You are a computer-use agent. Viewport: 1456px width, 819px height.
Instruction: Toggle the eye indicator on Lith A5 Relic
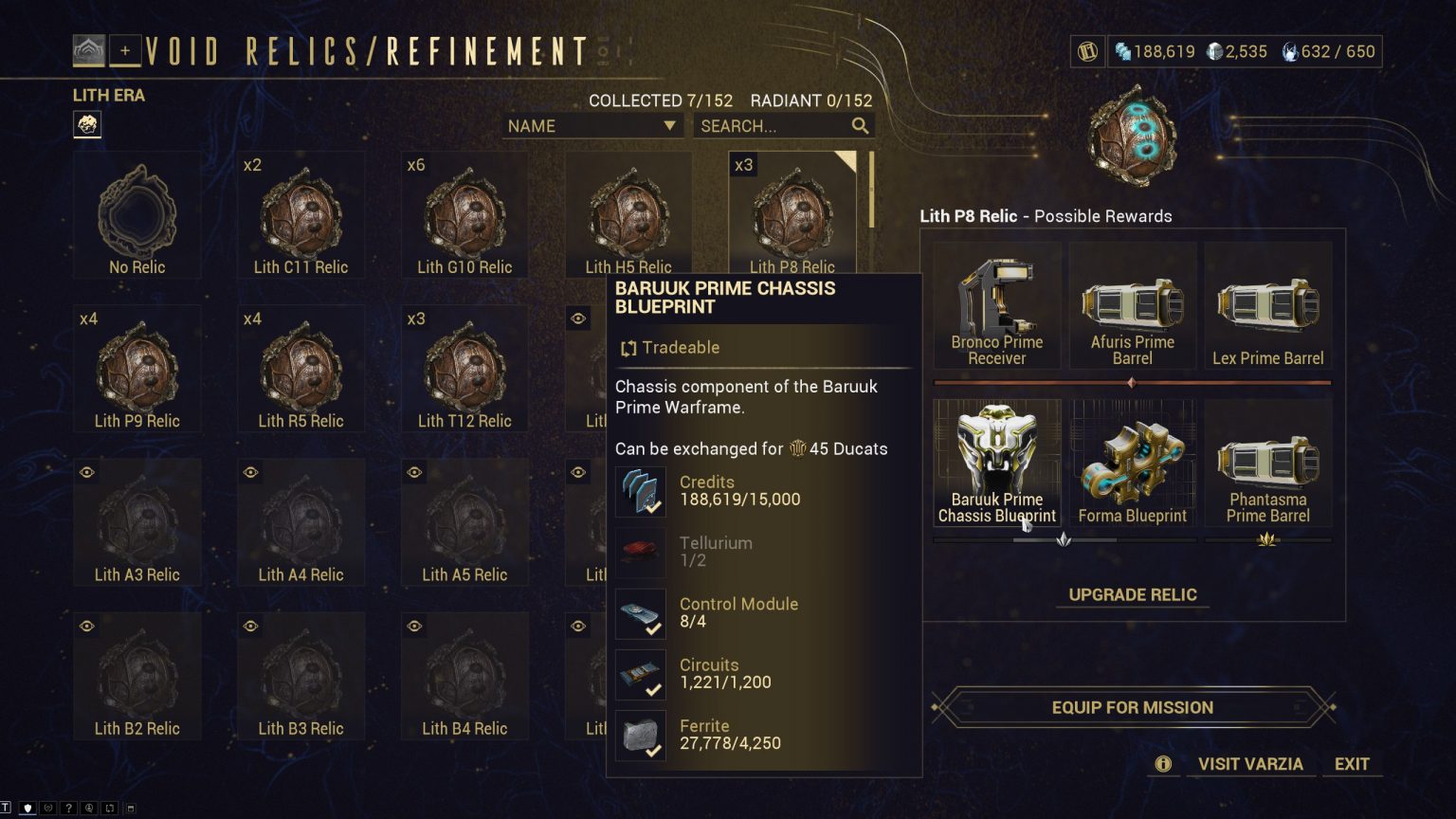point(414,471)
